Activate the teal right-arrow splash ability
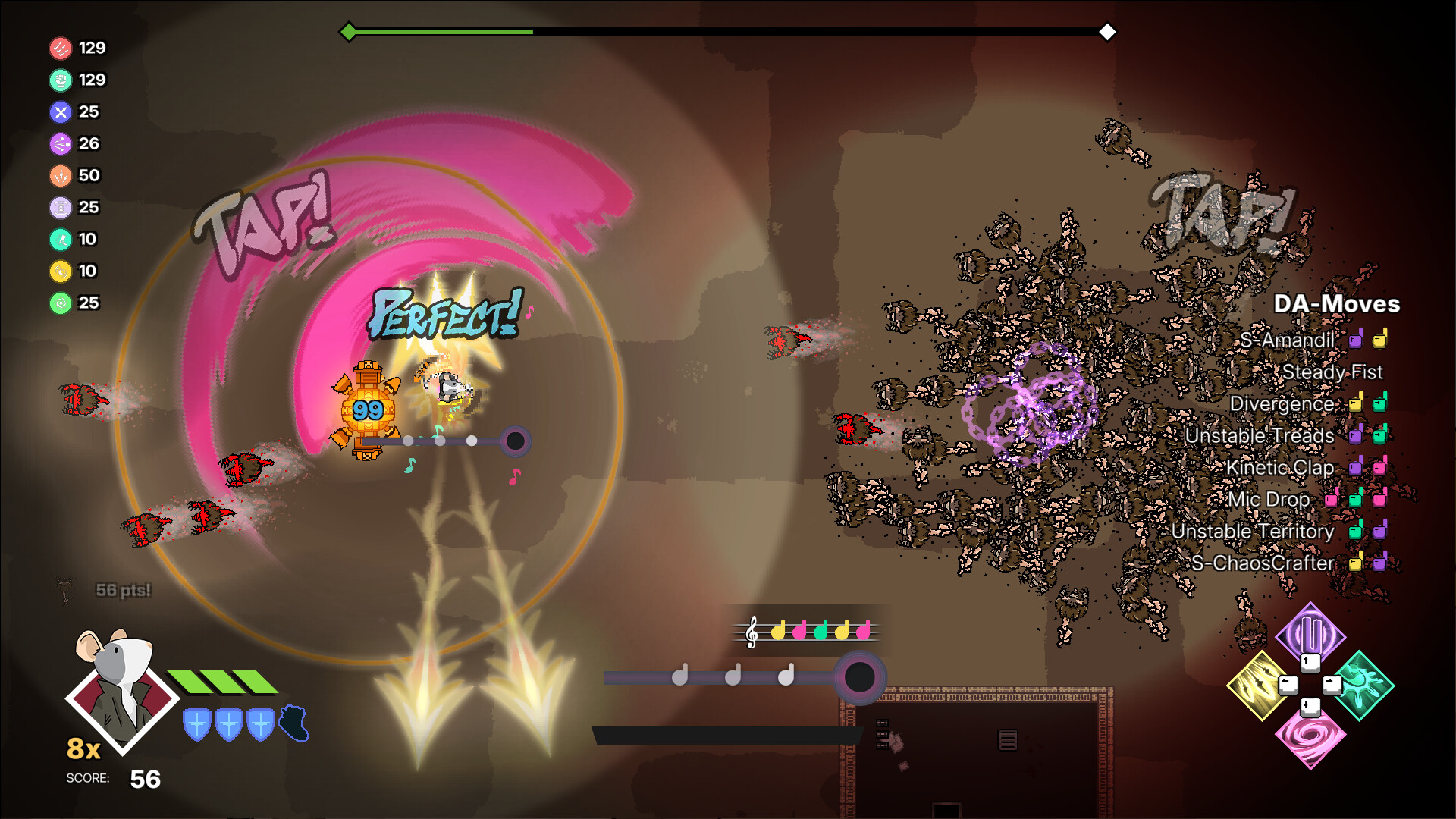 [x=1365, y=685]
